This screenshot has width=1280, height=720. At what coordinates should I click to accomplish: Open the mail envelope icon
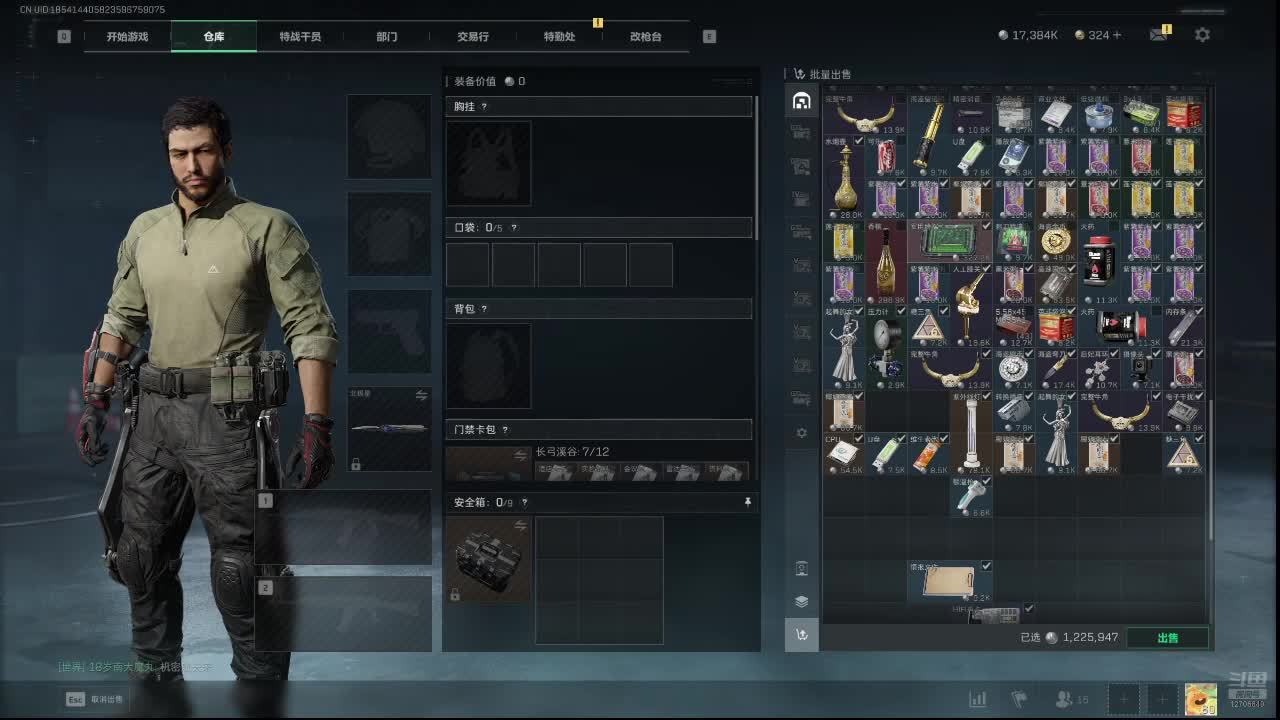pyautogui.click(x=1158, y=35)
